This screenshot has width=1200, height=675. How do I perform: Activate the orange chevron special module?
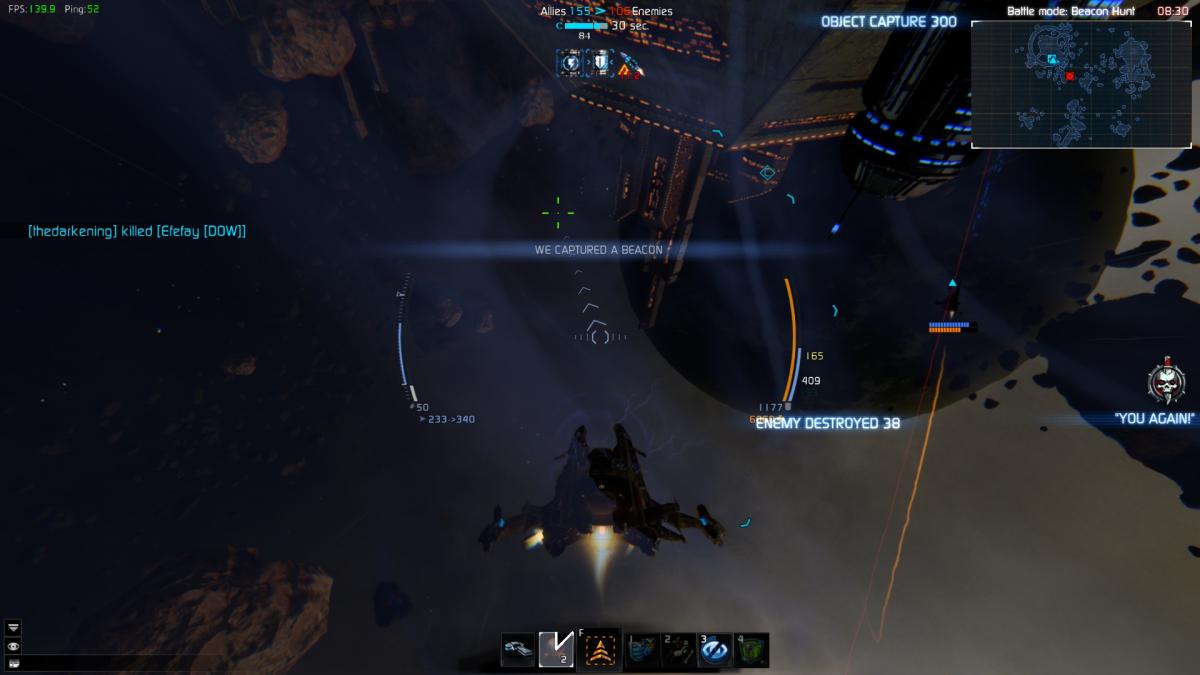coord(601,649)
